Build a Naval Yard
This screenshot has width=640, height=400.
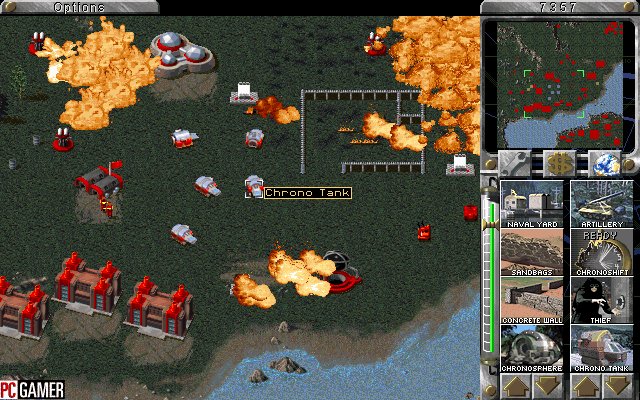pos(532,204)
